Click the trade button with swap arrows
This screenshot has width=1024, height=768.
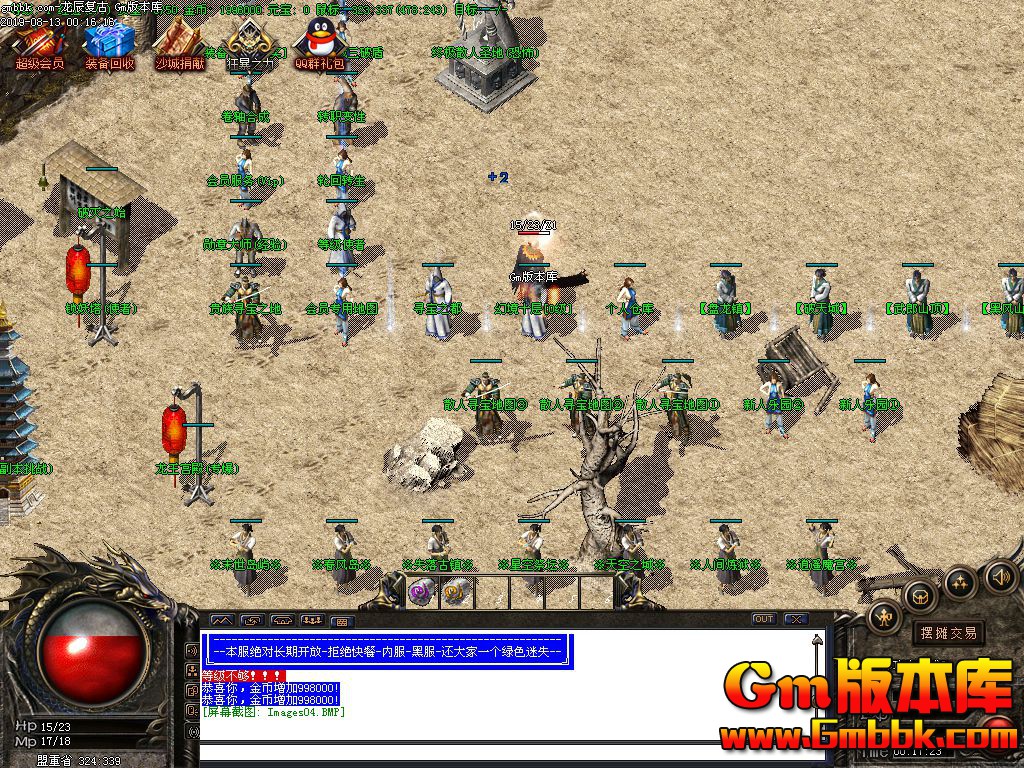(251, 620)
